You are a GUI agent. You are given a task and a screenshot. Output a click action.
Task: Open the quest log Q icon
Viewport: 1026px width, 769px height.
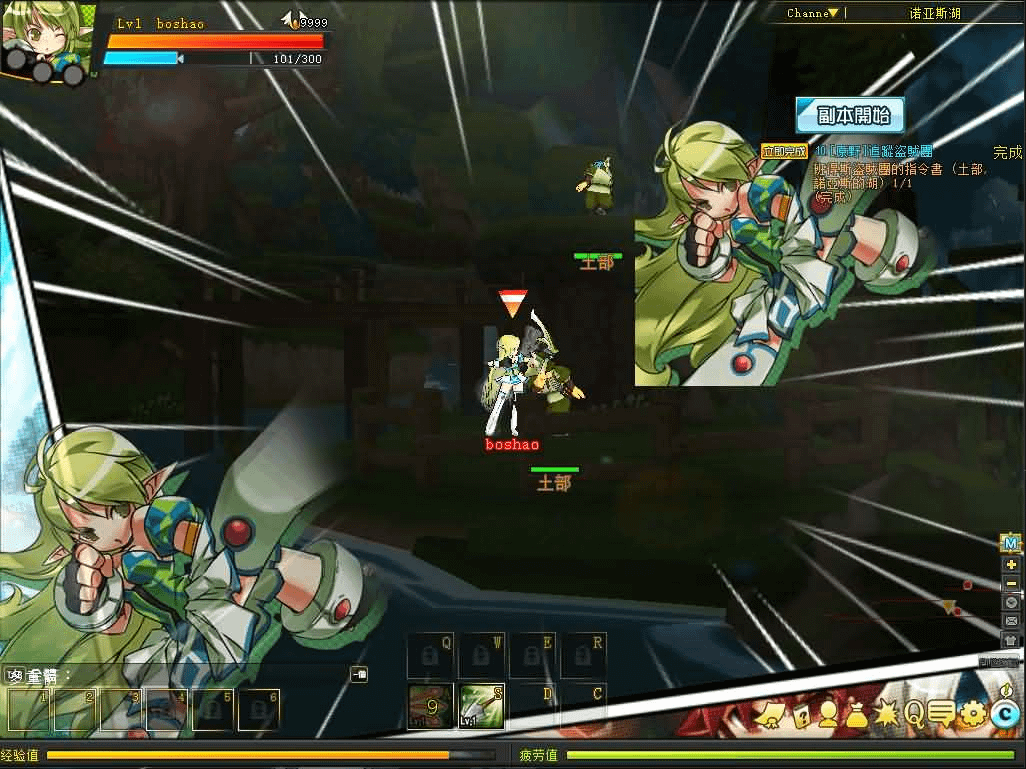click(x=914, y=714)
